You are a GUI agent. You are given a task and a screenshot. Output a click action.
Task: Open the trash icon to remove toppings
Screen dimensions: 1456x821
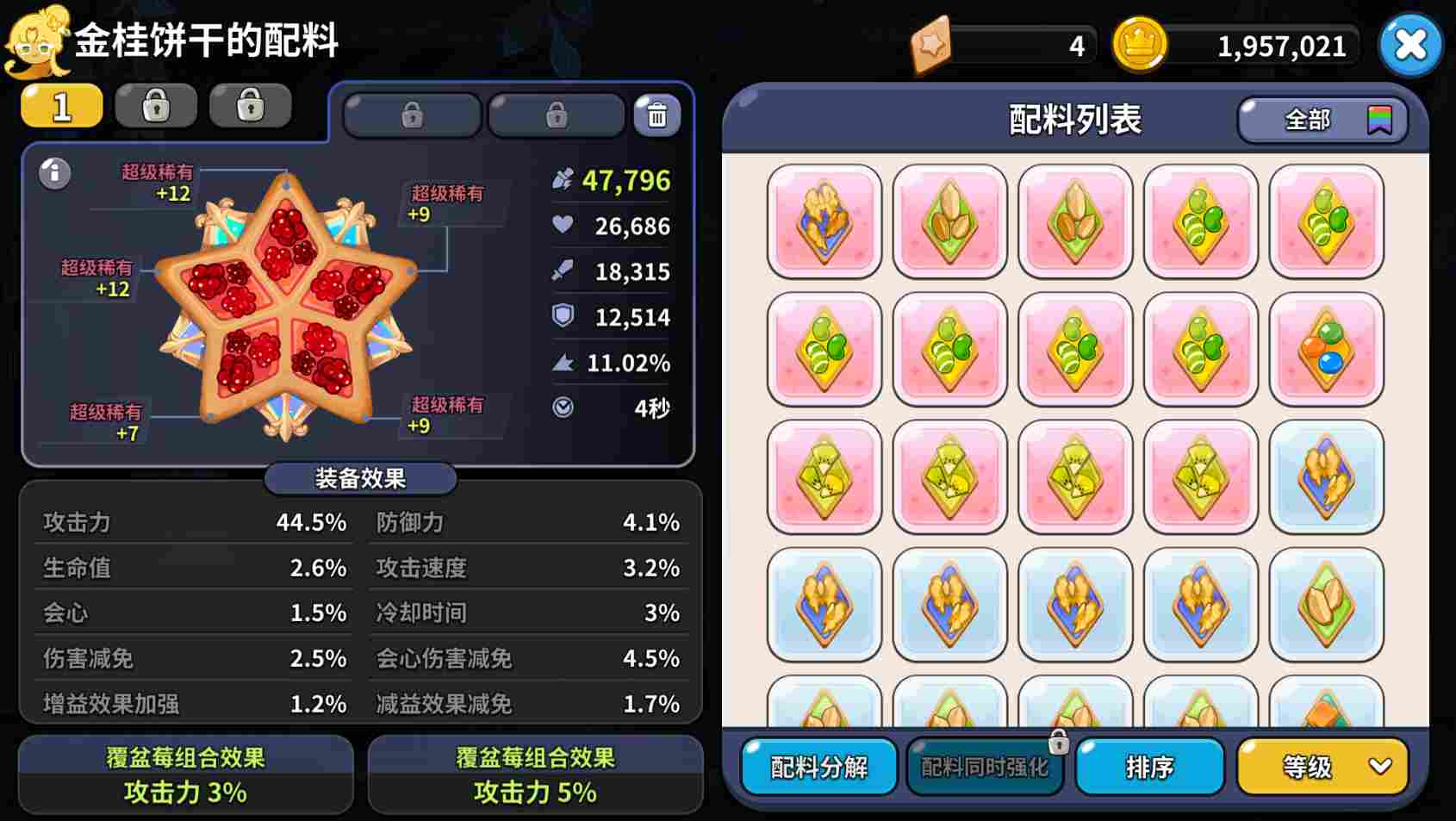(657, 113)
